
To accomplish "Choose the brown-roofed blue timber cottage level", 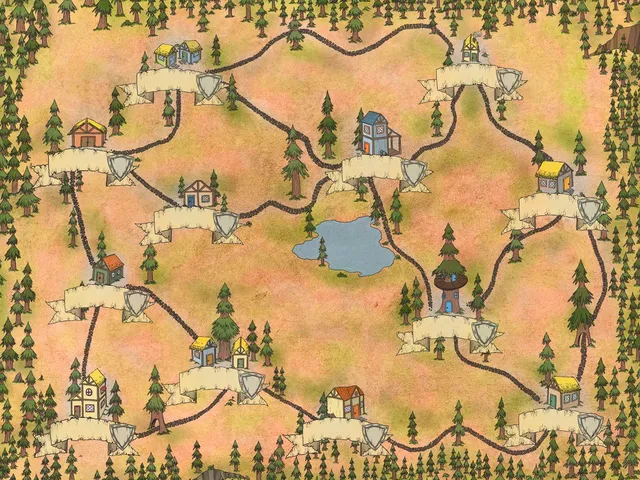I will pyautogui.click(x=199, y=193).
